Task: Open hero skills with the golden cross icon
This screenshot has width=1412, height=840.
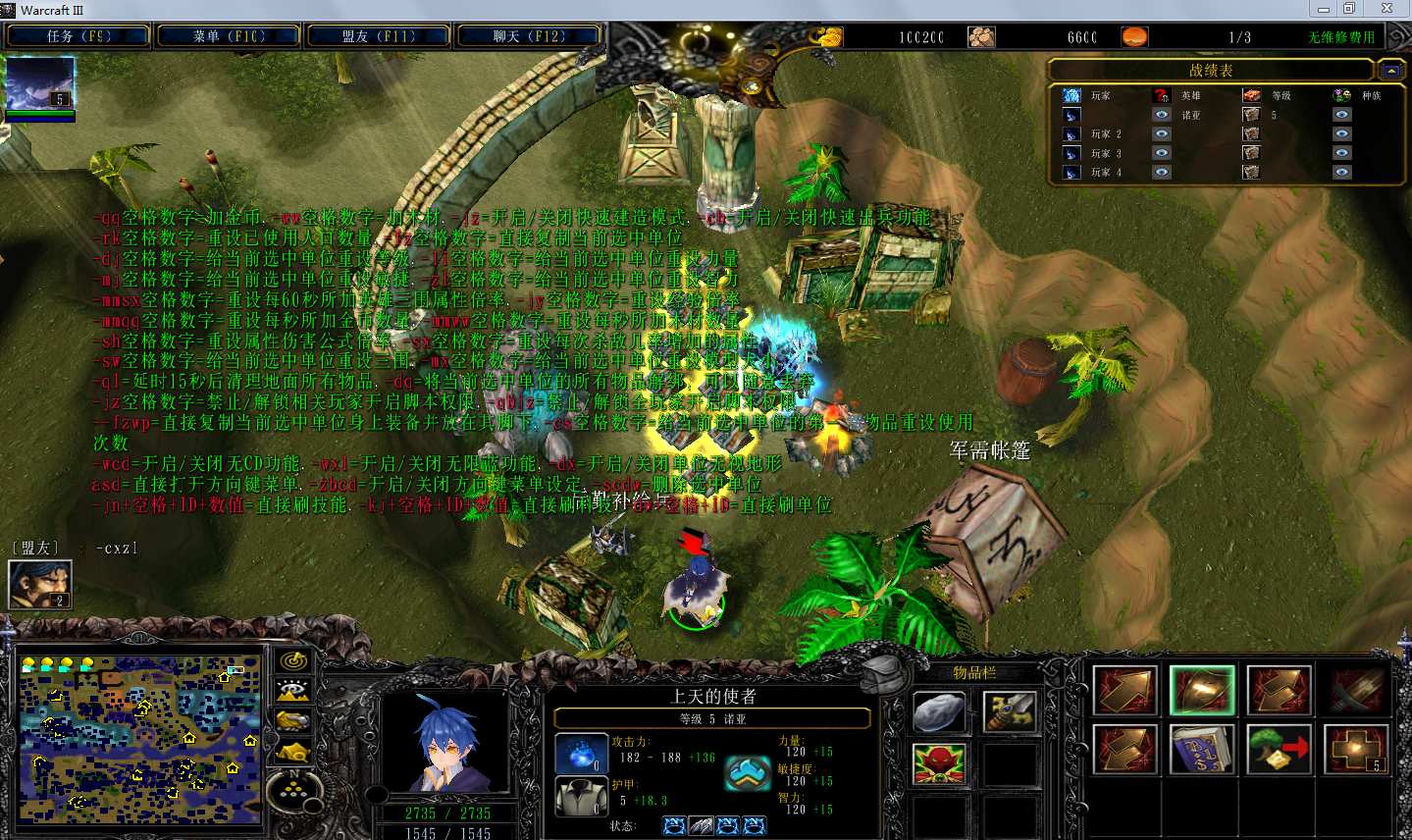Action: 1357,750
